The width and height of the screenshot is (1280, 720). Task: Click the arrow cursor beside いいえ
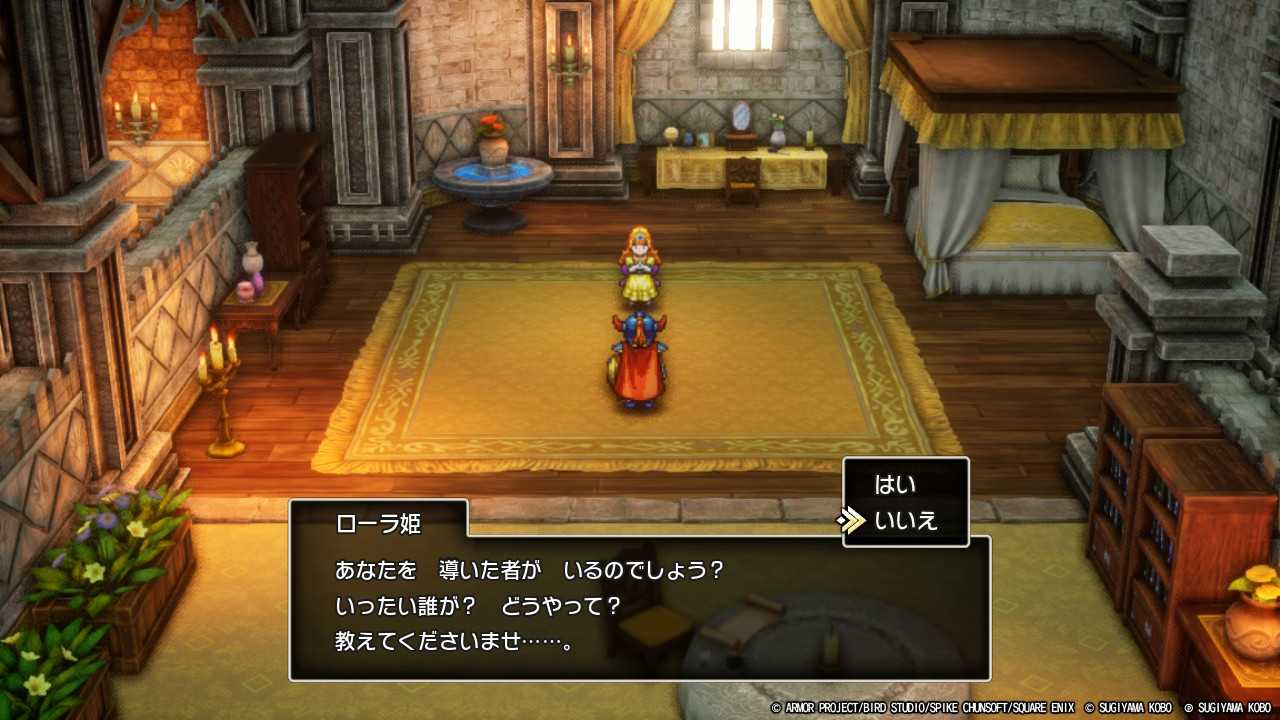853,518
